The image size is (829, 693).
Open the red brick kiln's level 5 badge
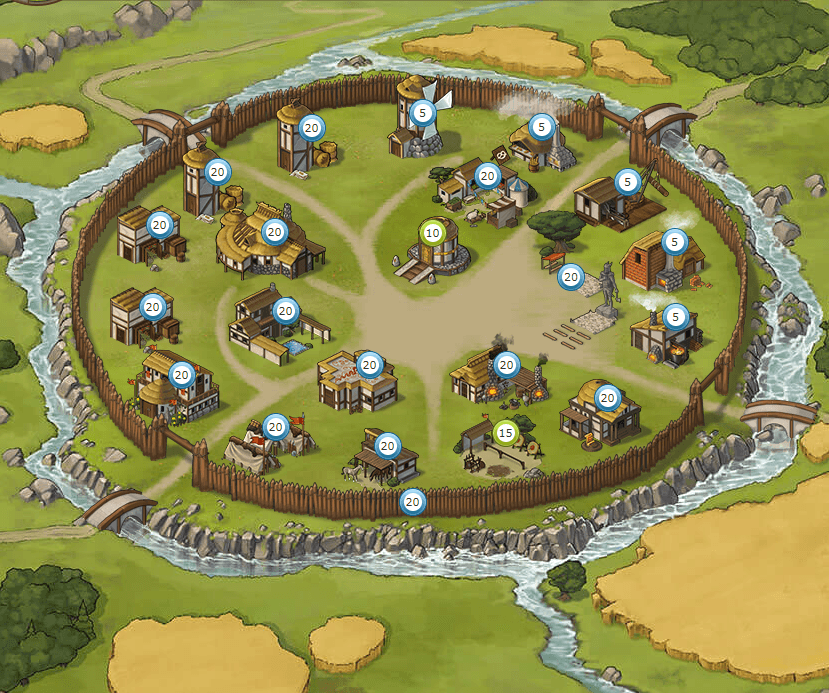675,241
